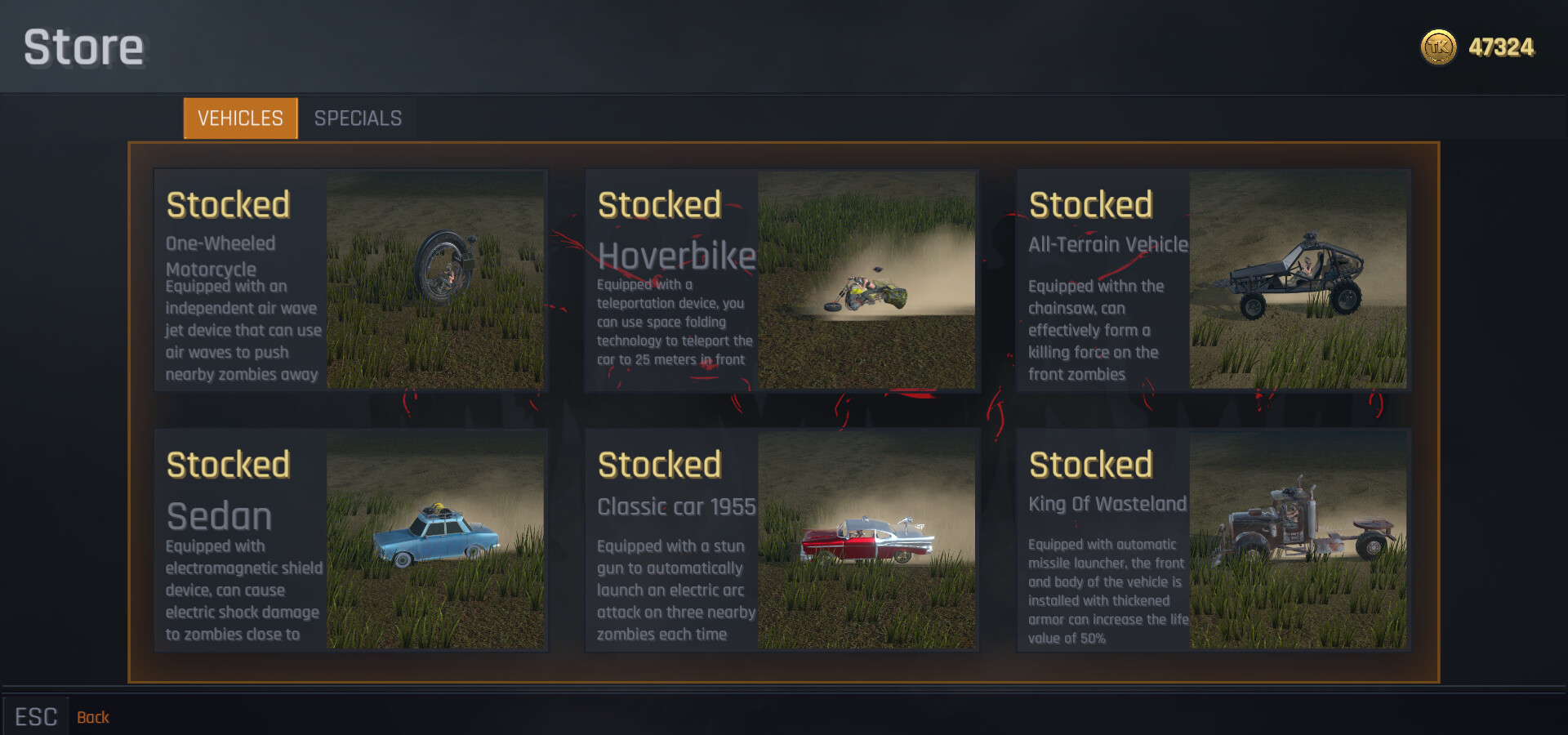Click the Classic car 1955 stun gun description
The image size is (1568, 735).
[x=676, y=590]
